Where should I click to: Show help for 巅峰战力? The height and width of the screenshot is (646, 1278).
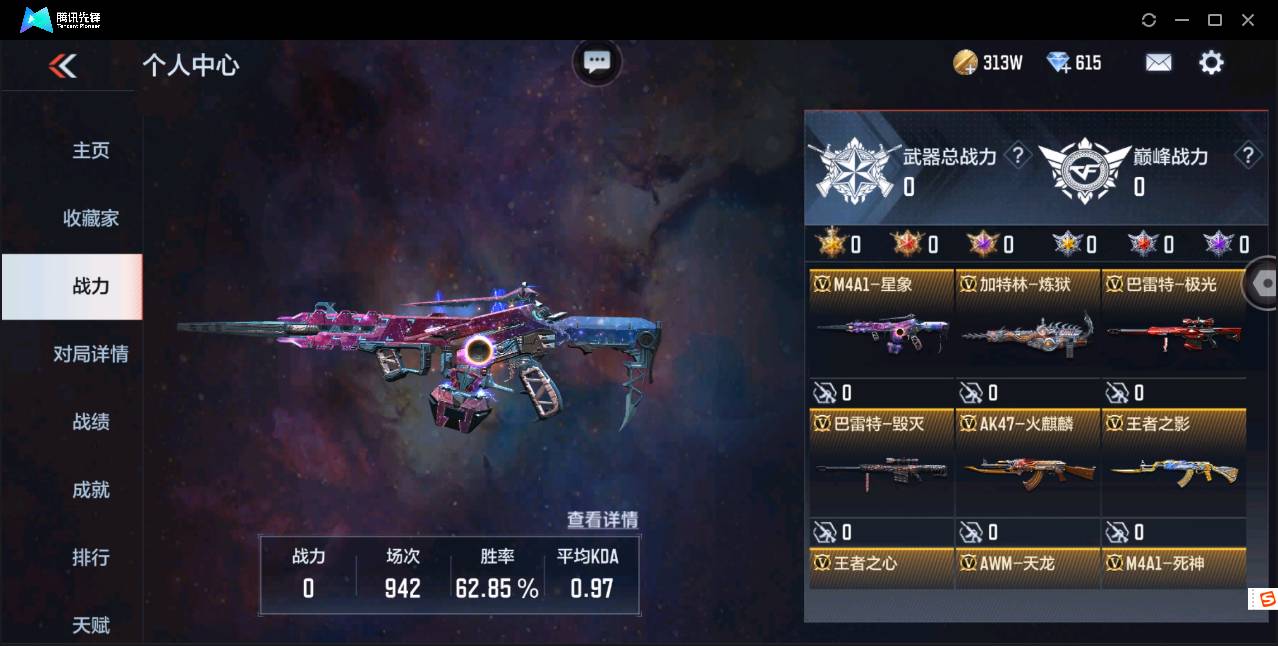tap(1247, 156)
